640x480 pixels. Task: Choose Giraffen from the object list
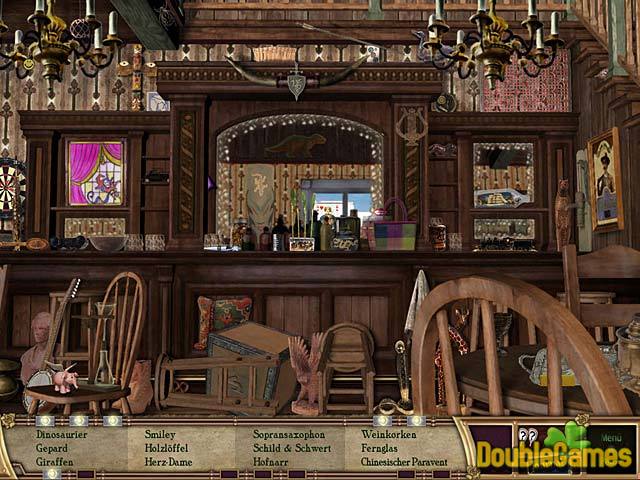pos(55,463)
